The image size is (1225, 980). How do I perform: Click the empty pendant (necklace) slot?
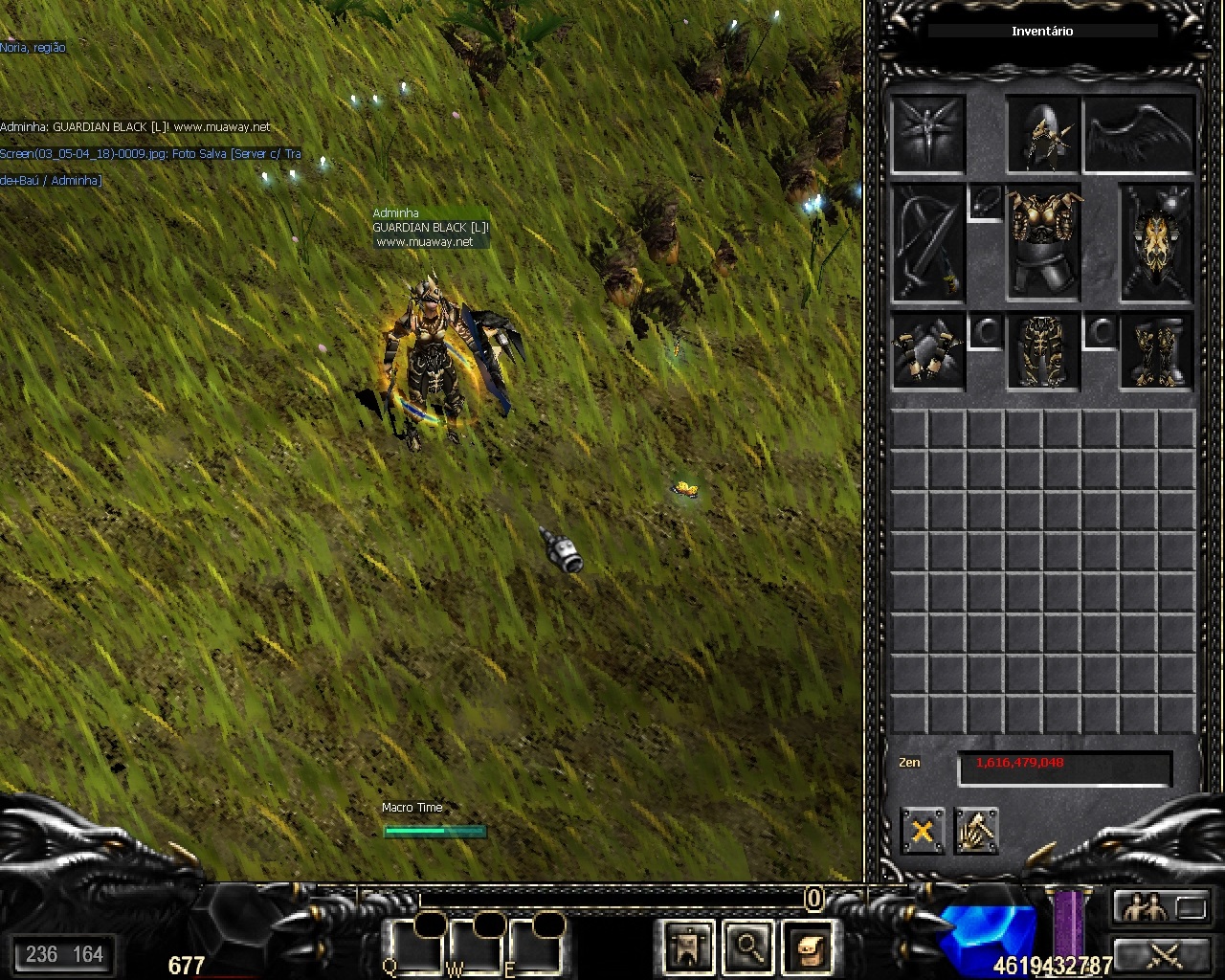986,203
